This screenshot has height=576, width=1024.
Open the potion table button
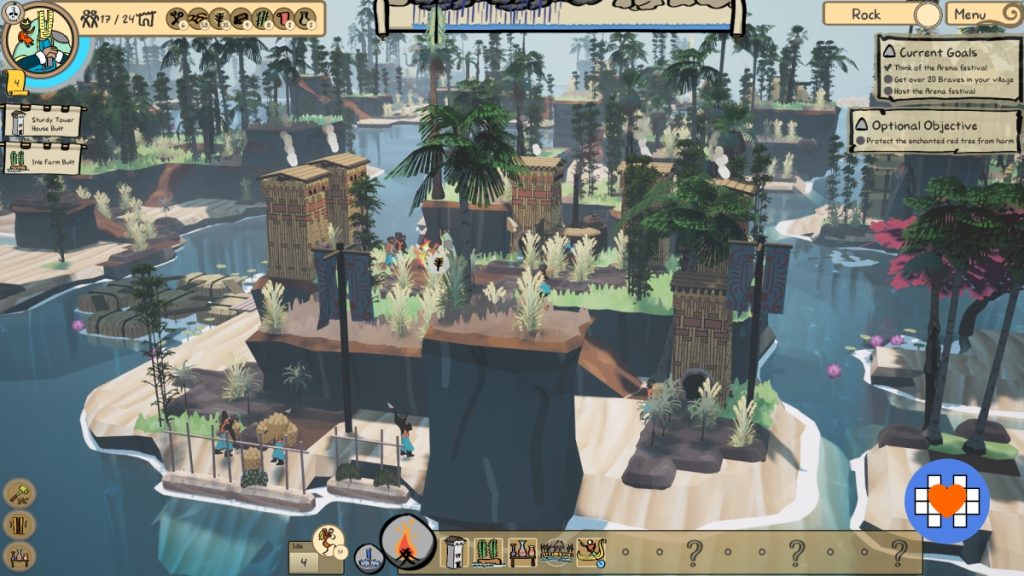[x=20, y=556]
